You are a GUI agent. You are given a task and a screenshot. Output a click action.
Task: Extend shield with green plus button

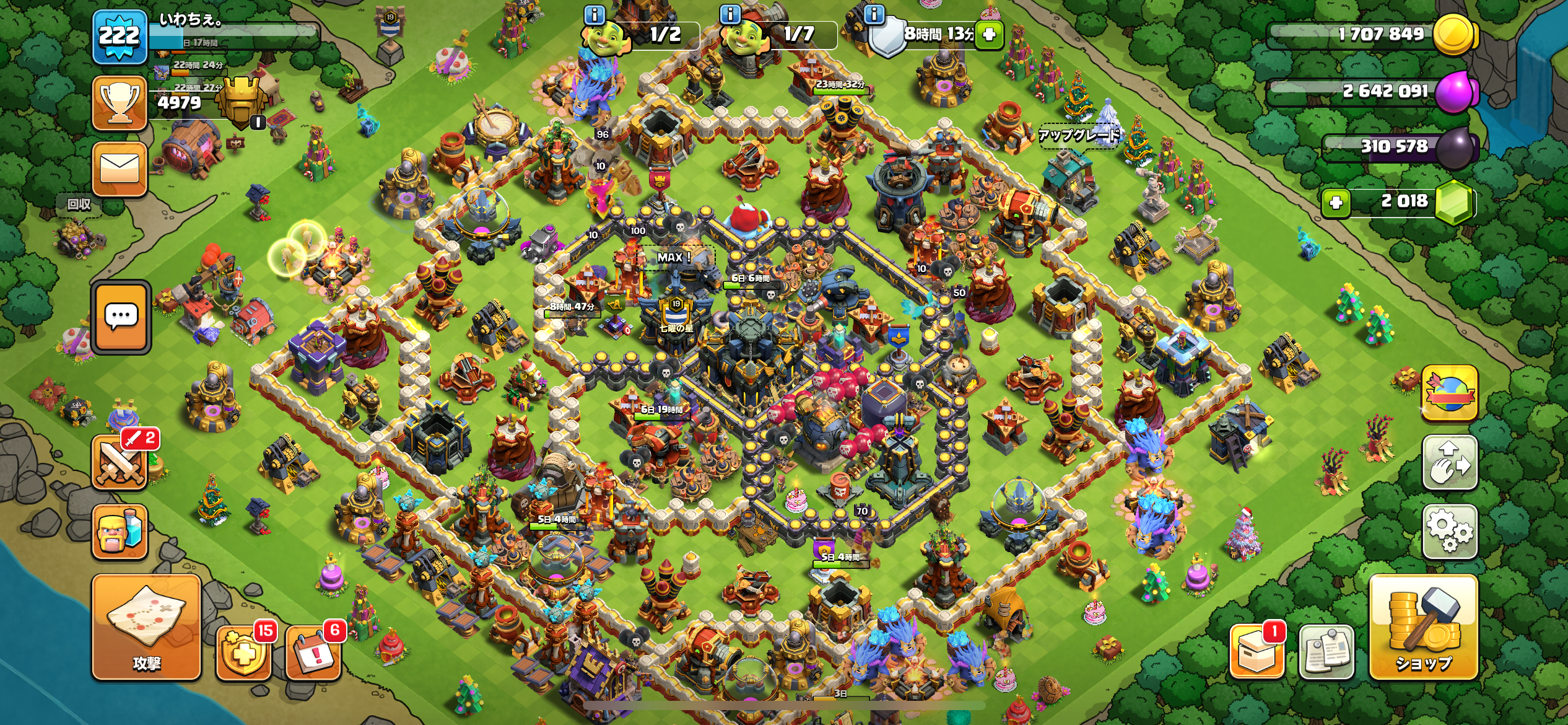coord(989,34)
